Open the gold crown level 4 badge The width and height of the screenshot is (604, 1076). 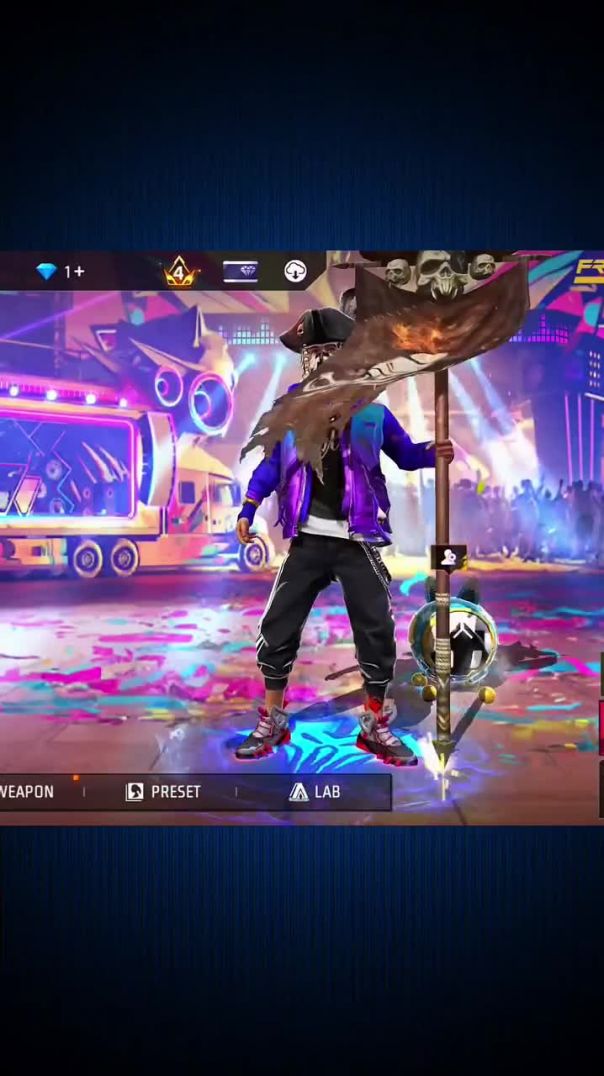(x=180, y=271)
